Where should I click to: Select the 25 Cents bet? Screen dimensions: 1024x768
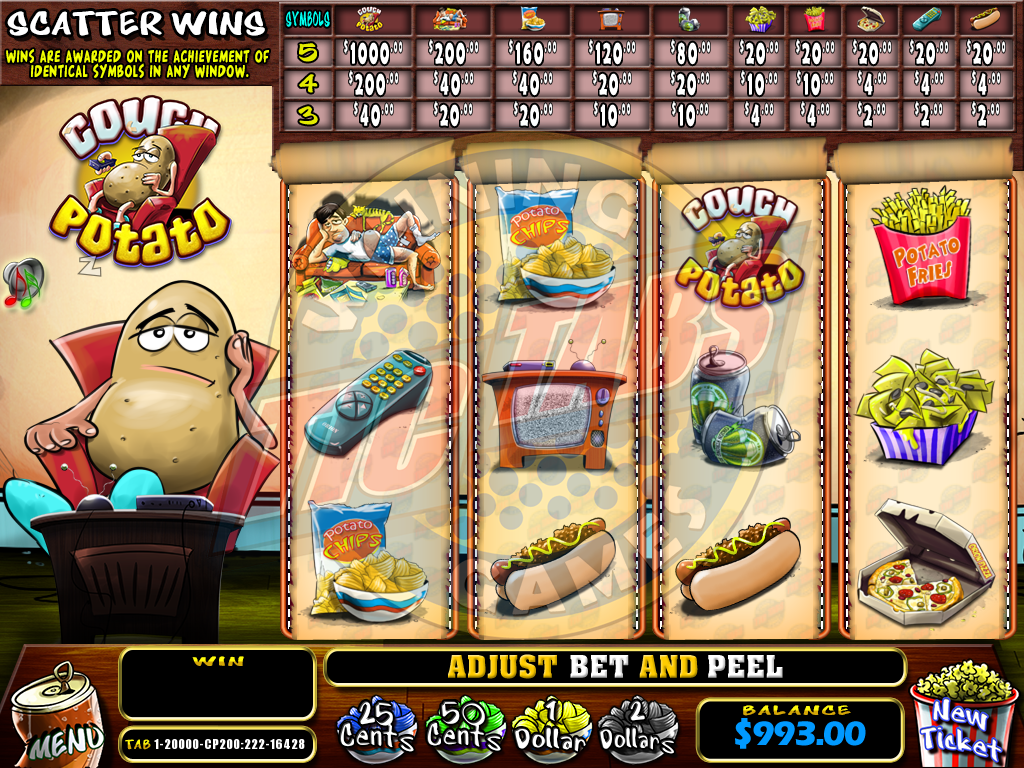(x=376, y=728)
